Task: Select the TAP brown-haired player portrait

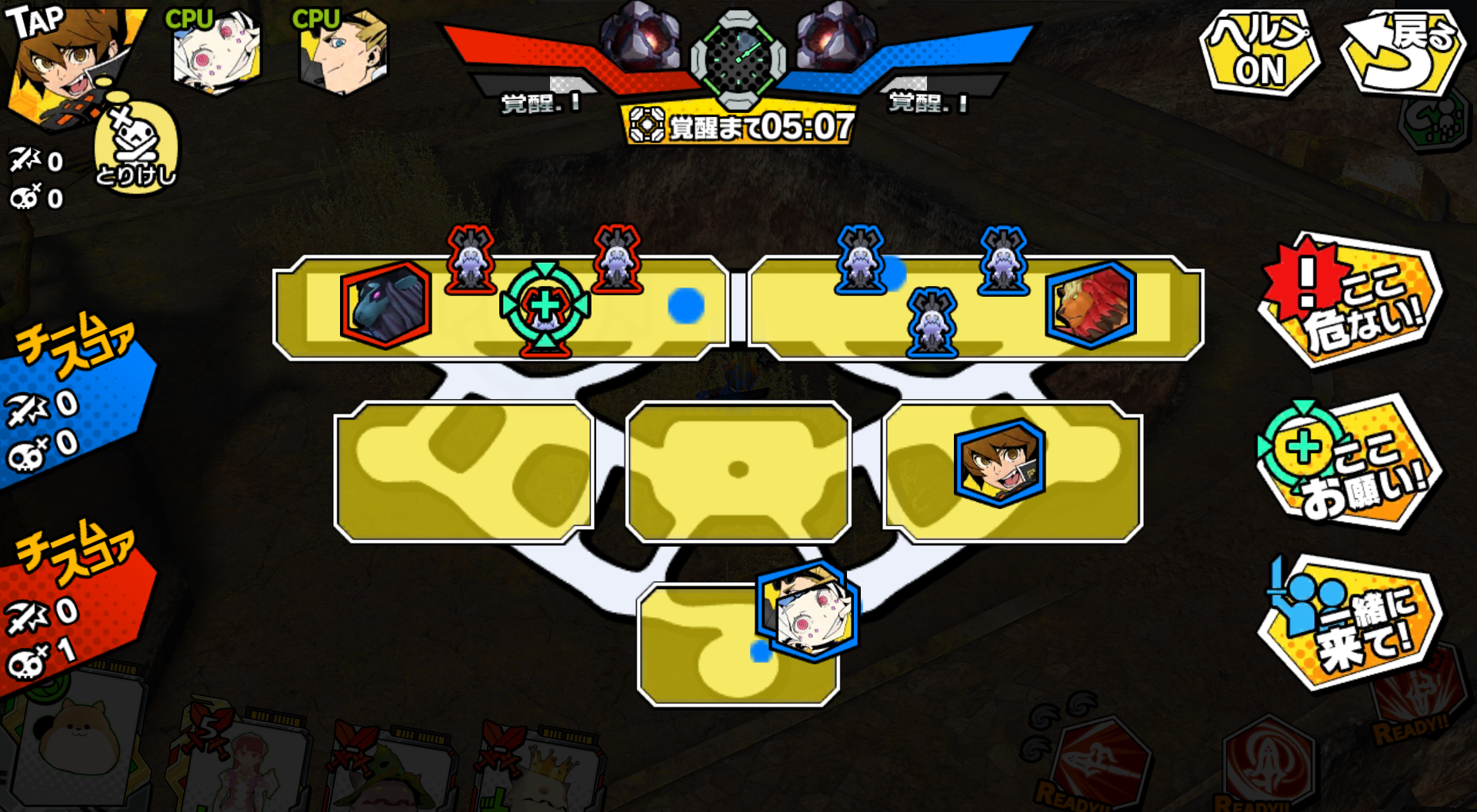Action: pos(69,62)
